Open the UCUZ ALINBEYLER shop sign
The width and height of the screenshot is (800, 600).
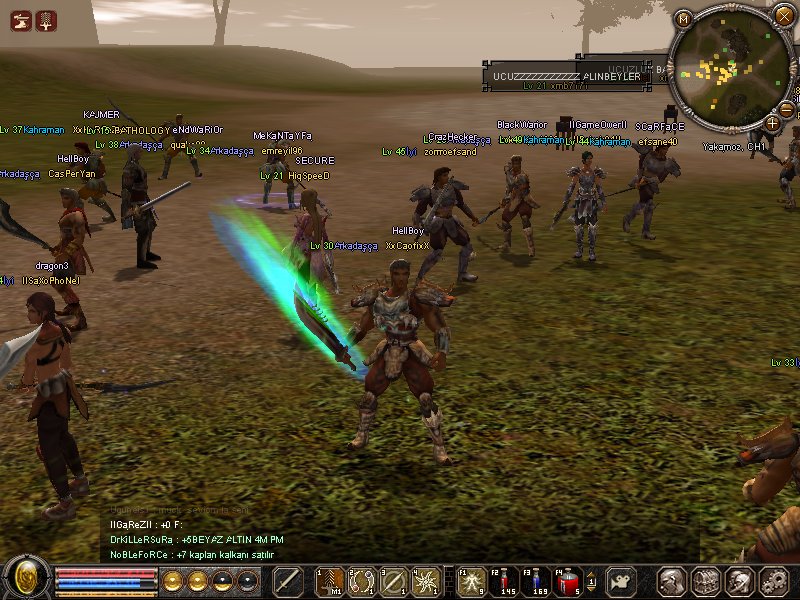[x=566, y=75]
